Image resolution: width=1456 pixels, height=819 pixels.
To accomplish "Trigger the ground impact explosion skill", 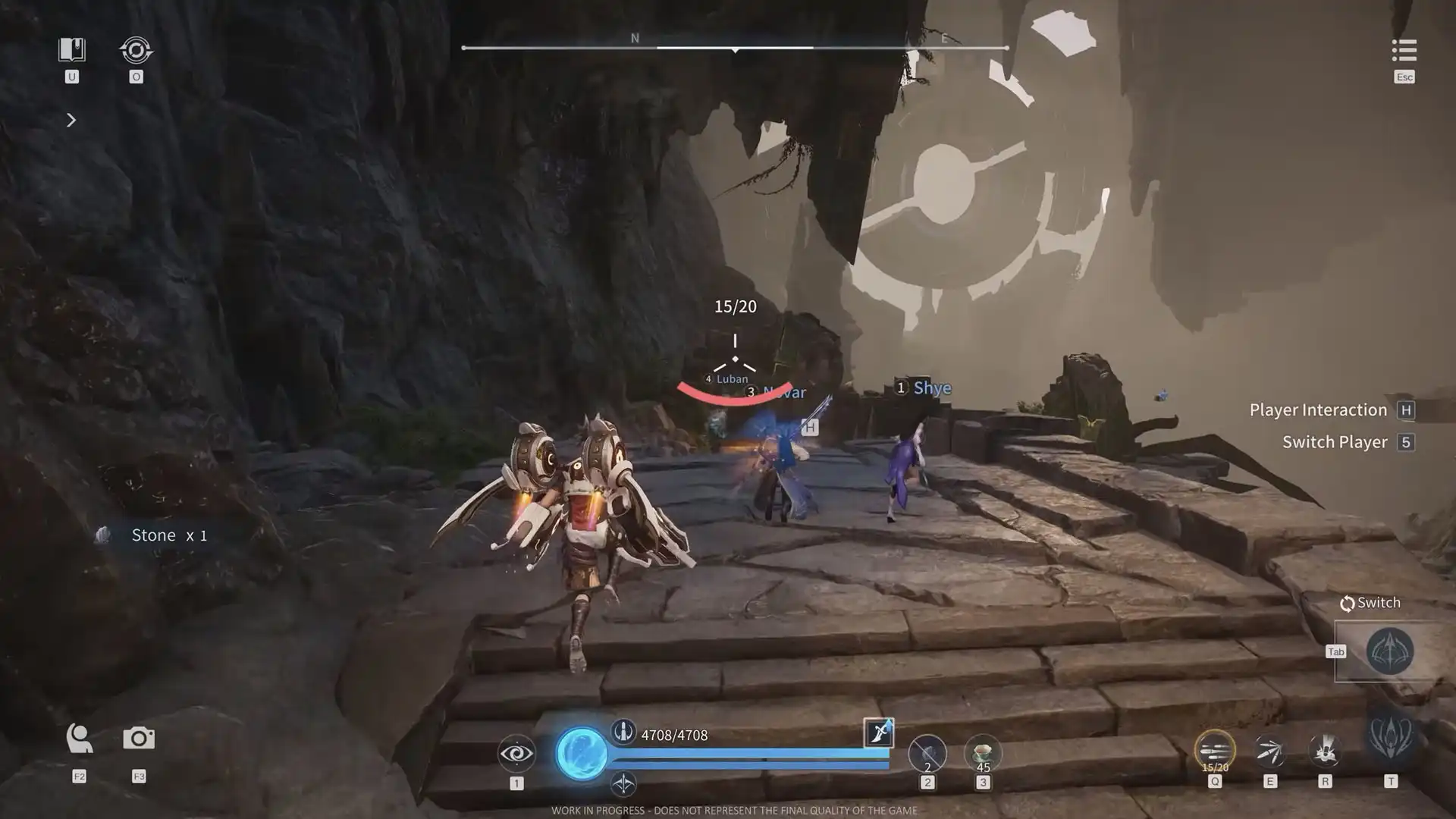I will pyautogui.click(x=1325, y=751).
